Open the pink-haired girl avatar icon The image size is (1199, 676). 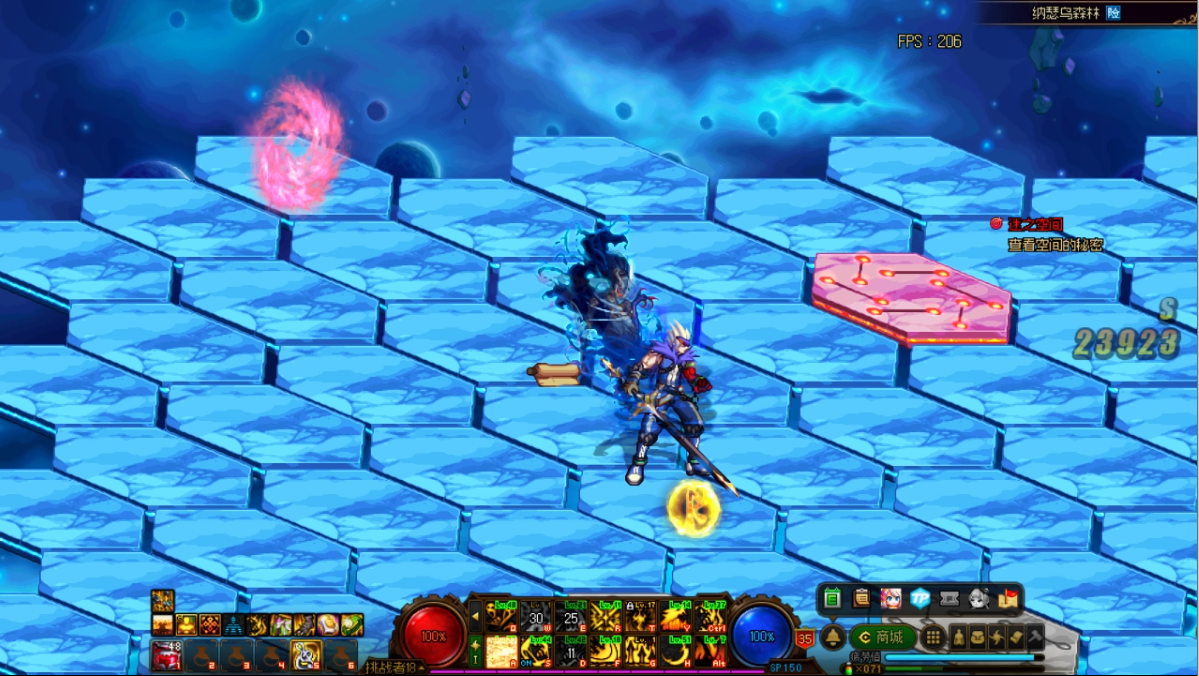890,598
